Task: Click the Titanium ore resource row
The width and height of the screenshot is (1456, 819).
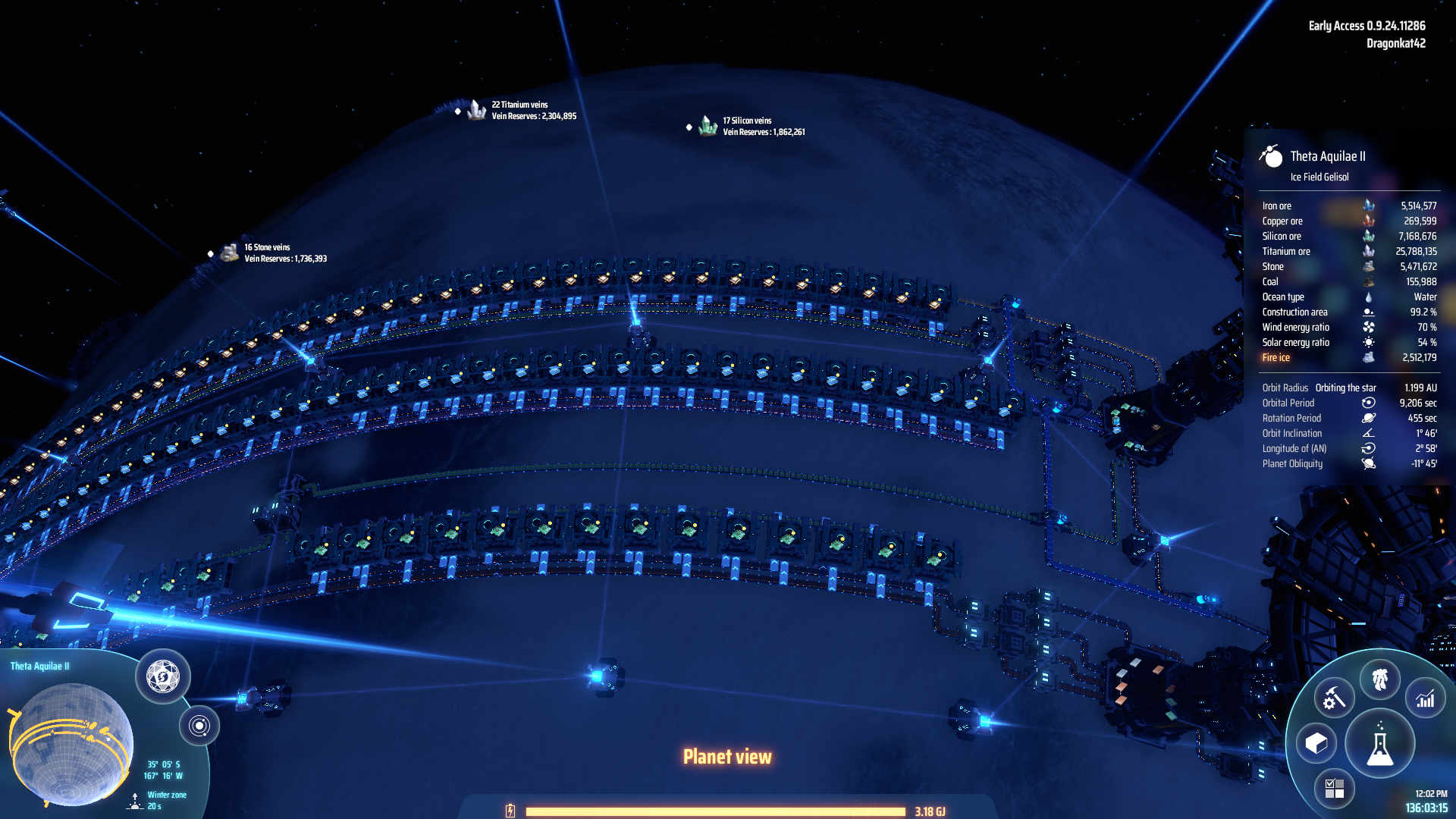Action: (1348, 252)
